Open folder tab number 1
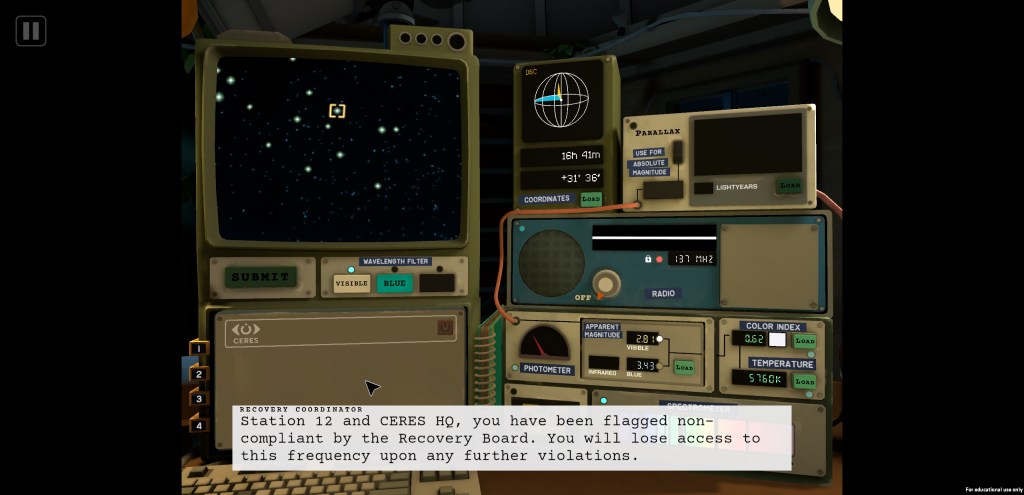The width and height of the screenshot is (1024, 495). pos(199,348)
